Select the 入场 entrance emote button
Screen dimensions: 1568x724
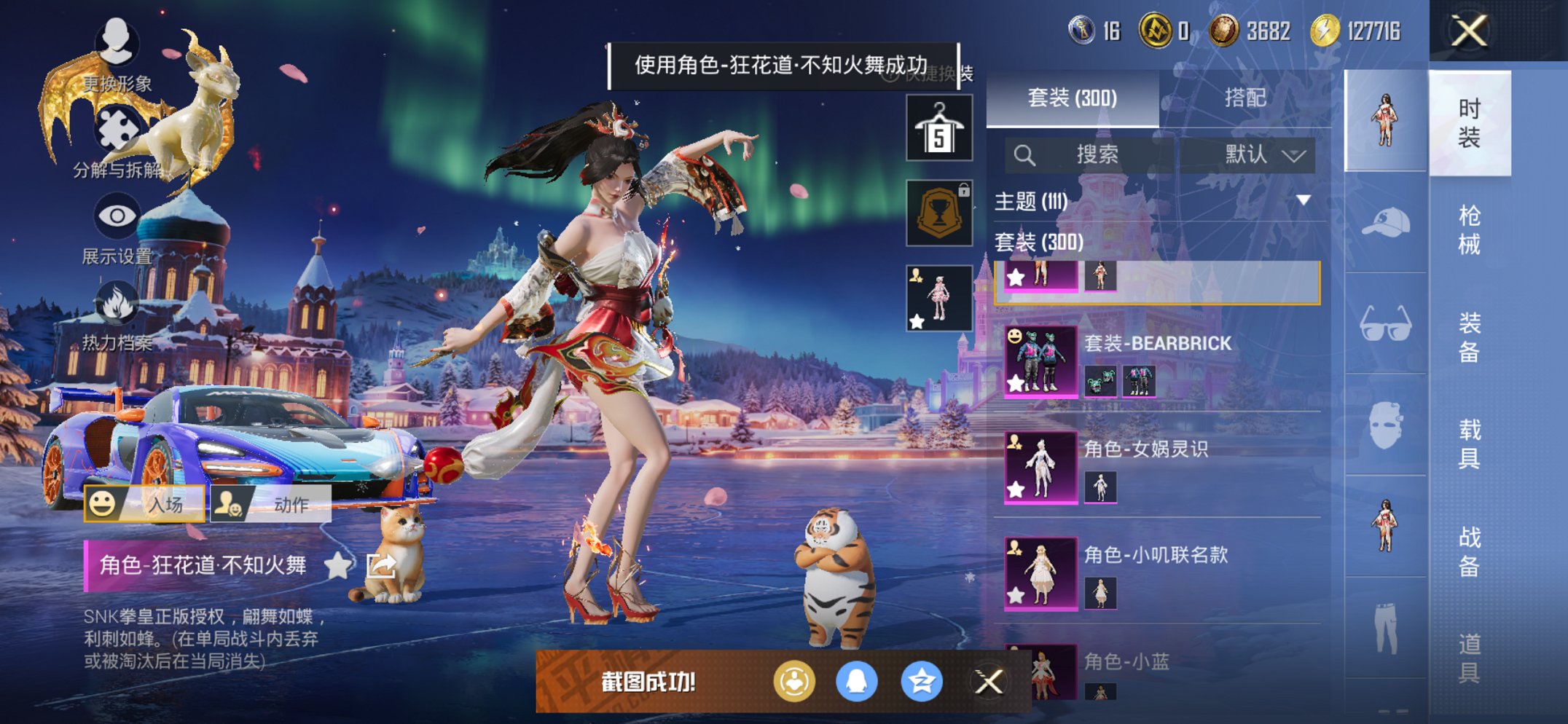[x=144, y=504]
